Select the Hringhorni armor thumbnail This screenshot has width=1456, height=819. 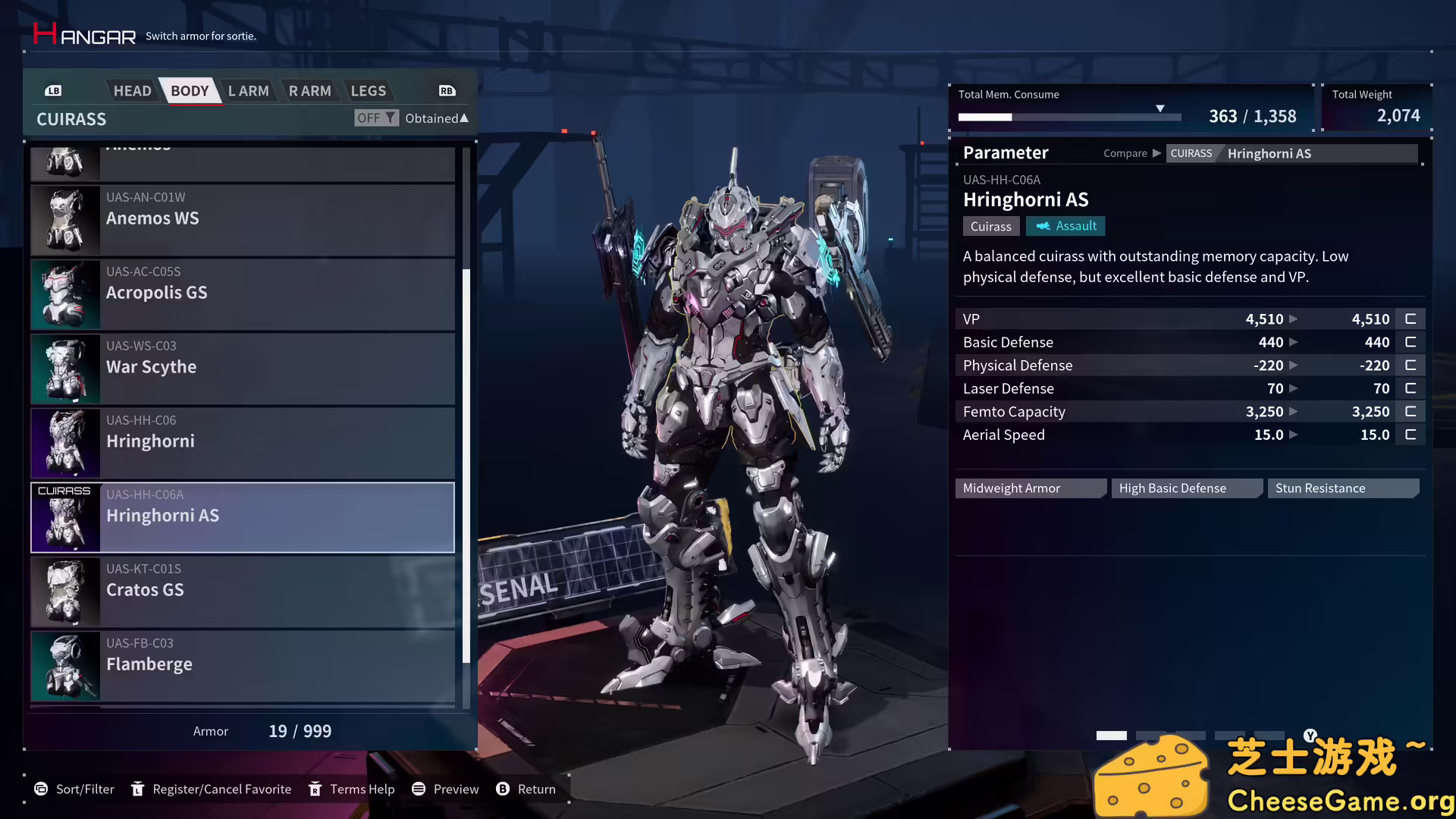coord(64,443)
